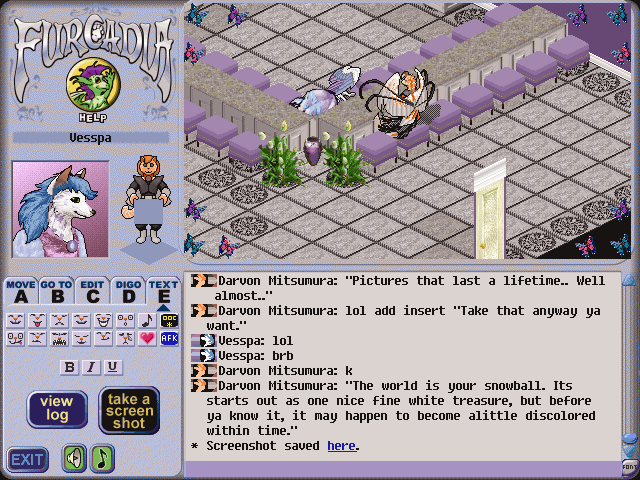
Task: Open the chat FONT button
Action: tap(630, 466)
